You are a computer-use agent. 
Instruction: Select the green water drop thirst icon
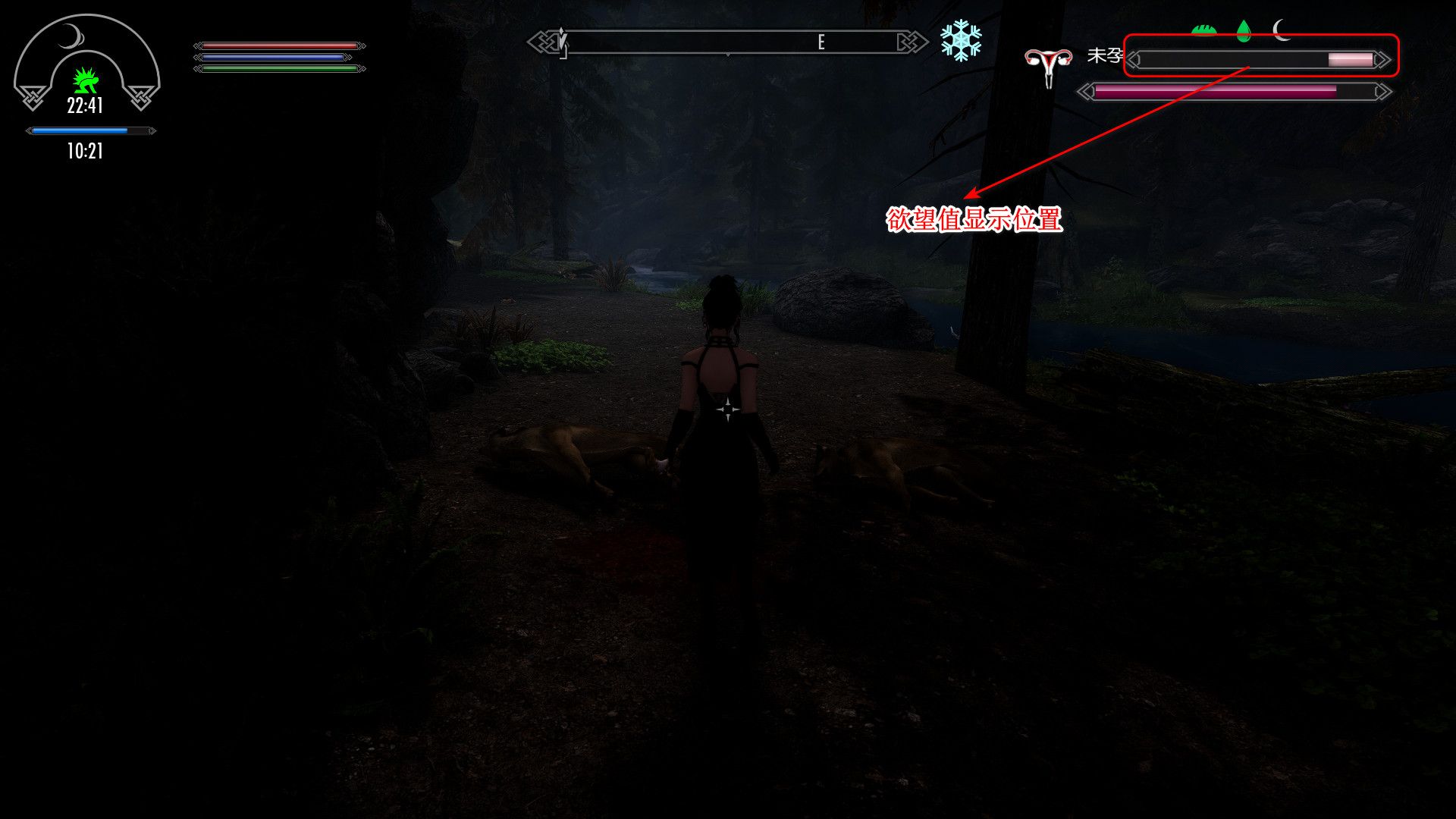point(1244,30)
